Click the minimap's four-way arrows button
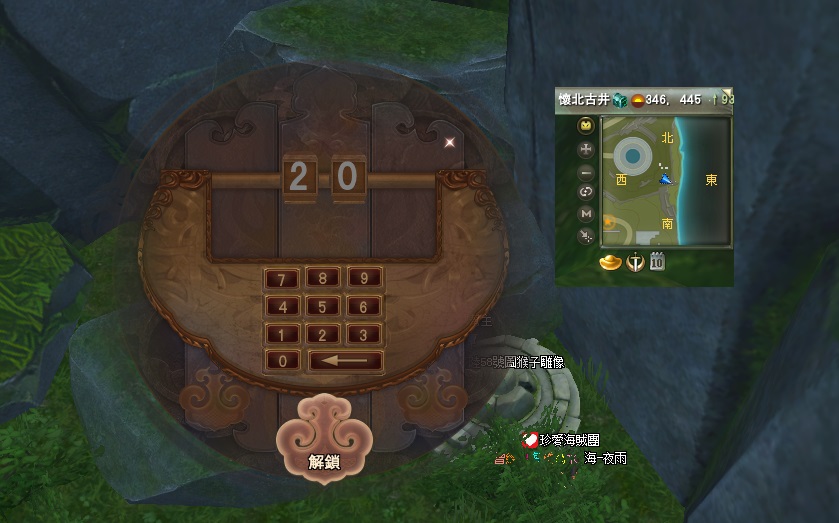 pos(586,149)
